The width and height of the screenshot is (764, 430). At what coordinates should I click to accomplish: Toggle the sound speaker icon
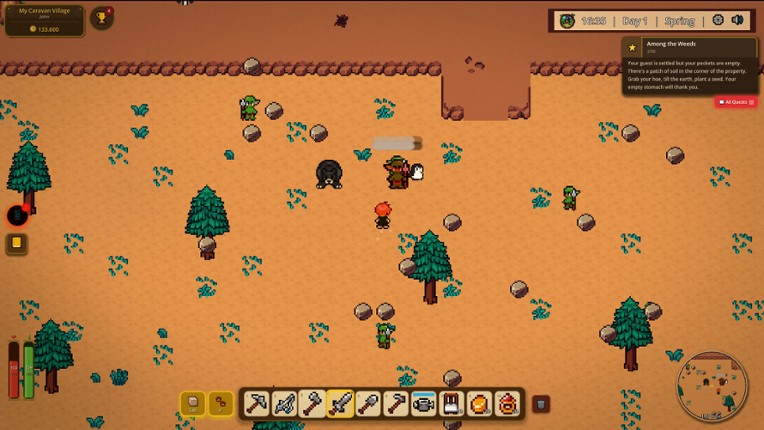(x=738, y=20)
